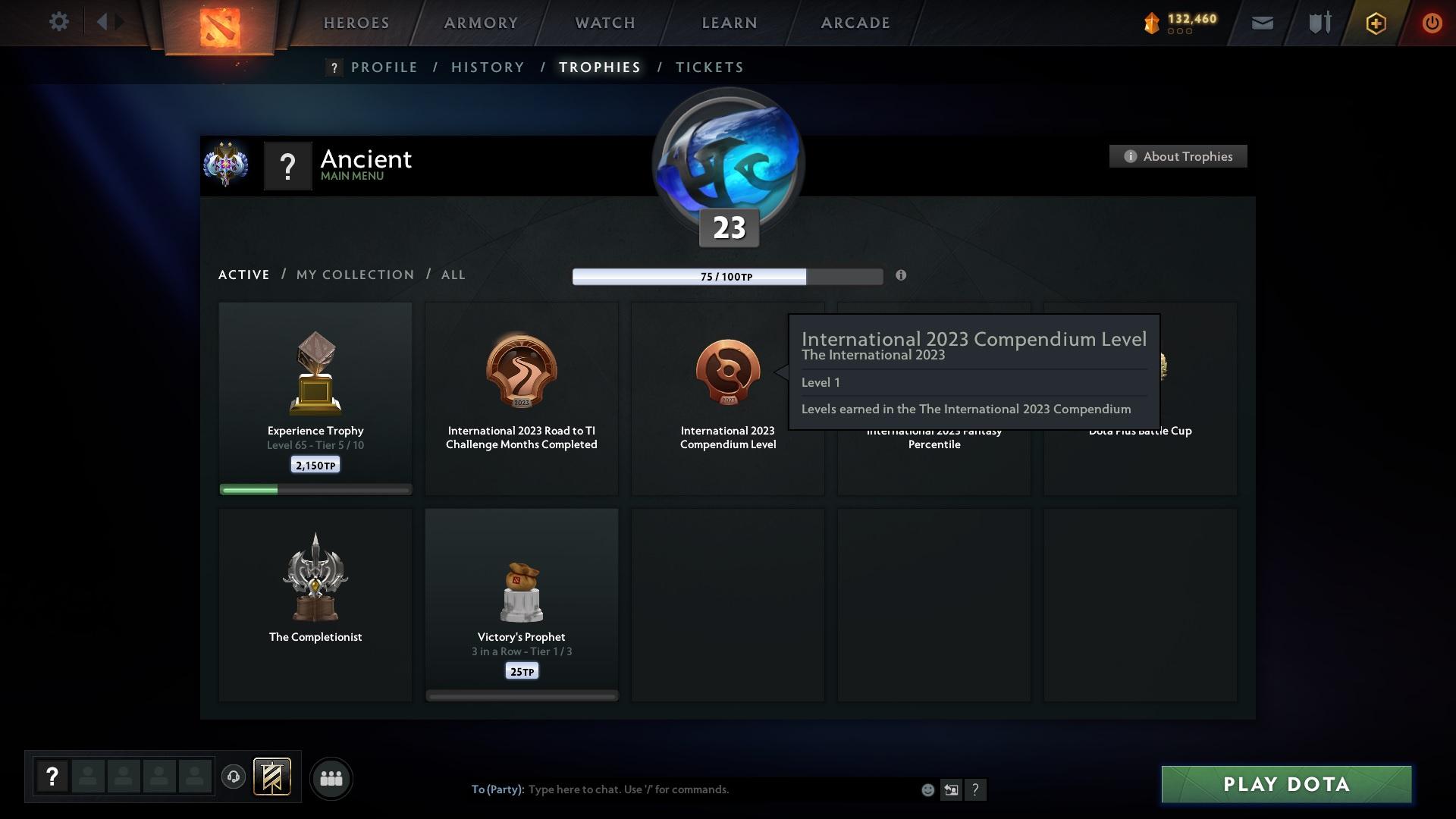
Task: Open the mail notifications envelope icon
Action: pos(1261,23)
